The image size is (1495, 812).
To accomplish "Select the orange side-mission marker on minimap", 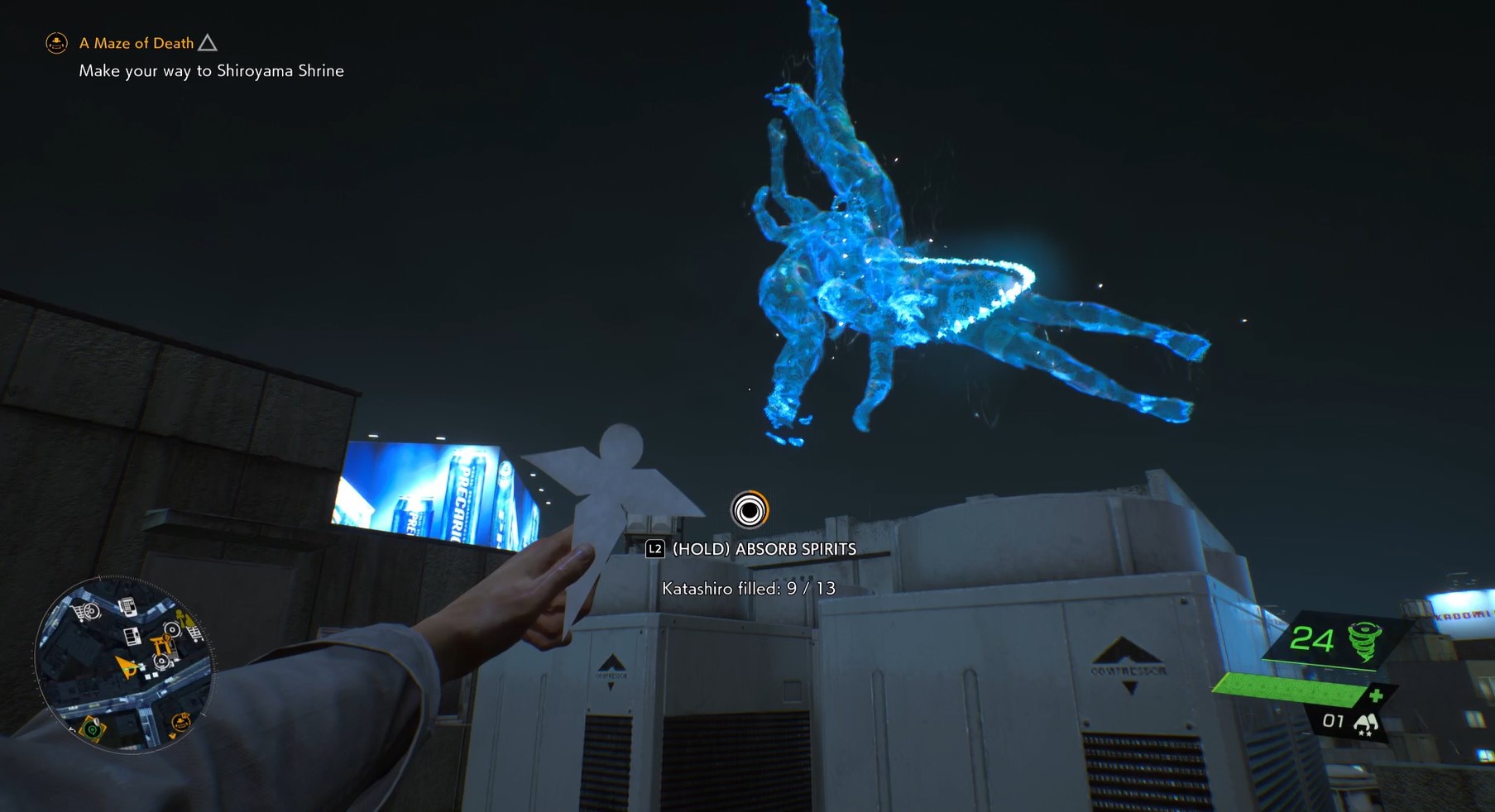I will tap(180, 723).
